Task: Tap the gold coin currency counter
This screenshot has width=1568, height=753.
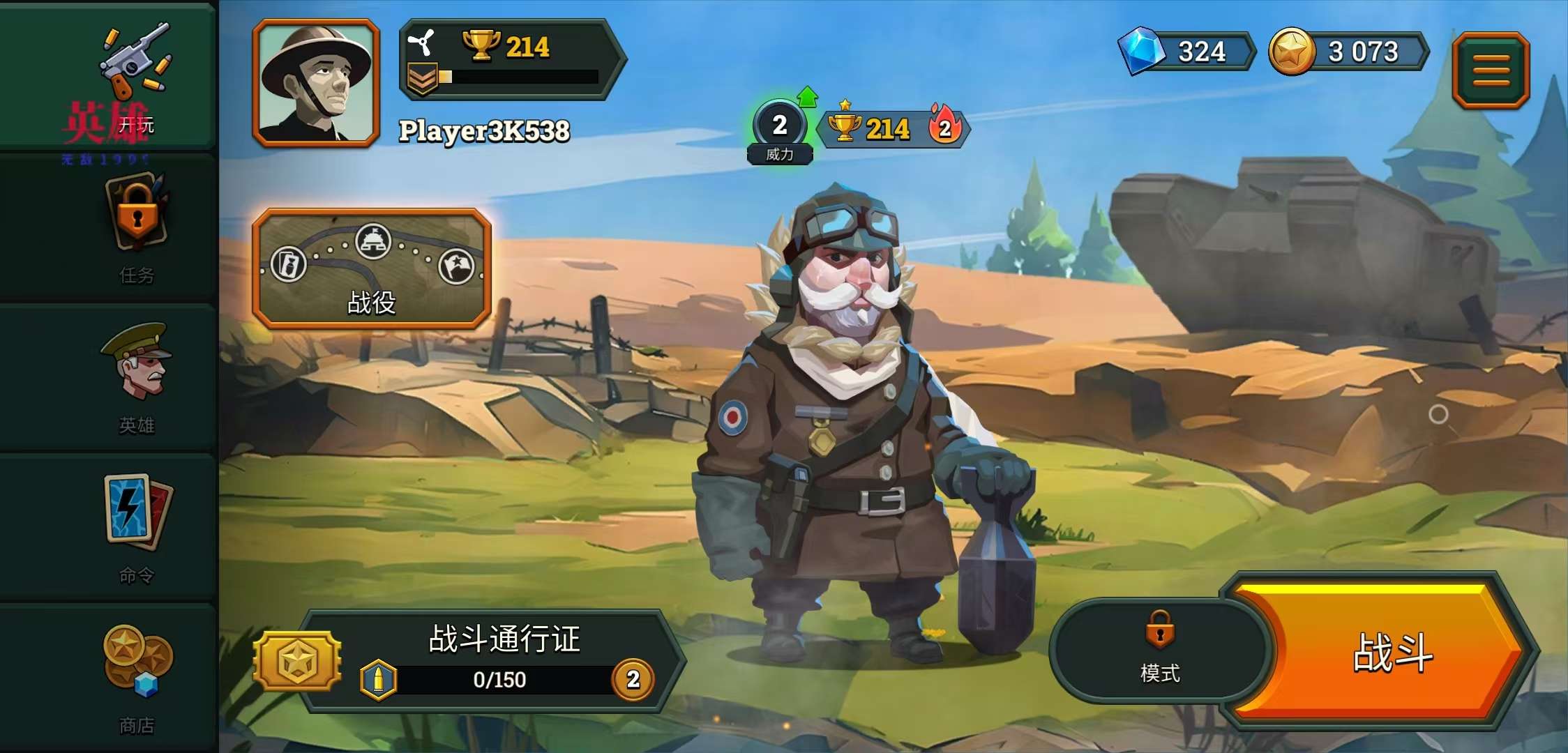Action: click(x=1349, y=52)
